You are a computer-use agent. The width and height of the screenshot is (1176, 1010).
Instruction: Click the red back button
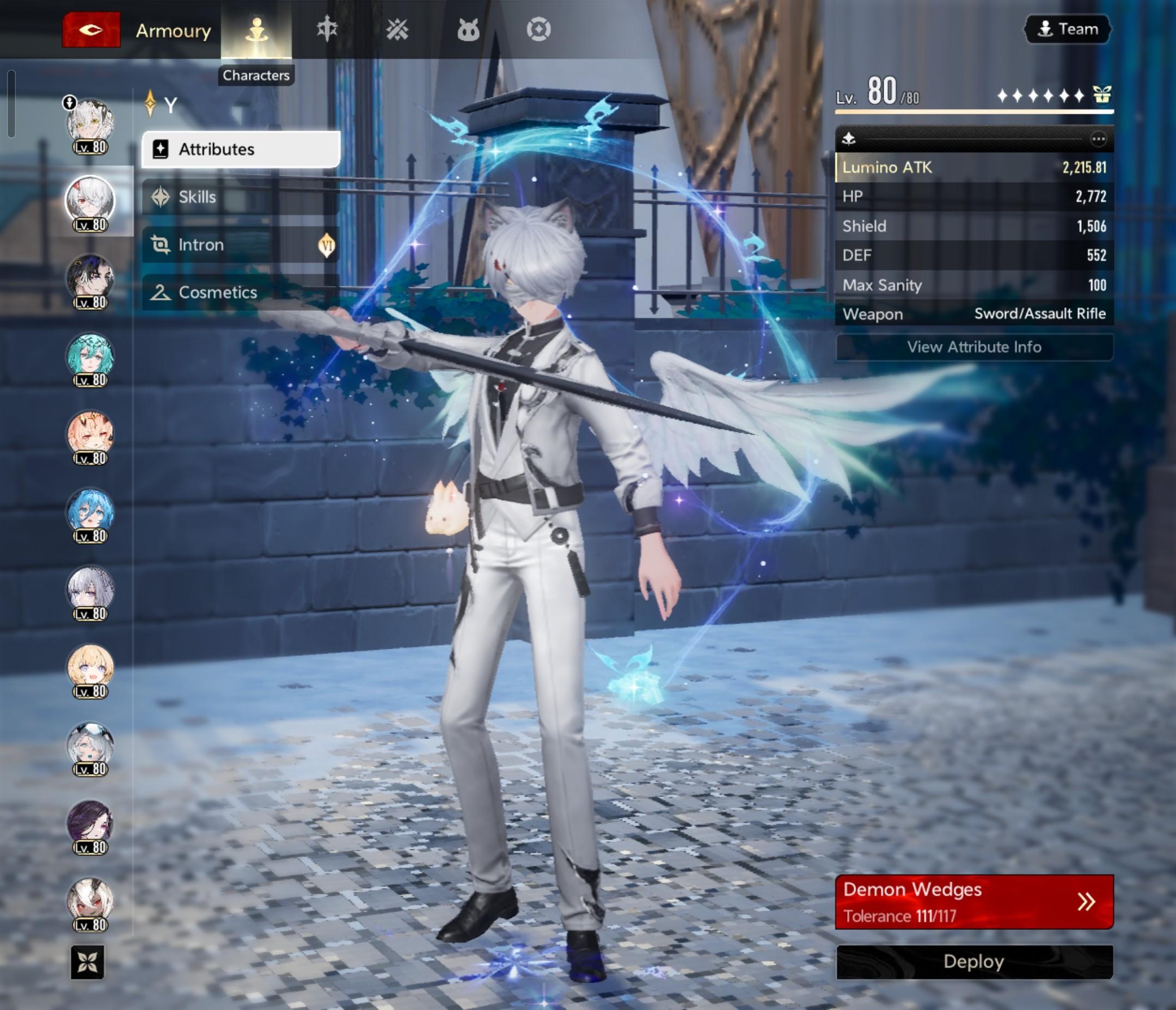click(91, 29)
